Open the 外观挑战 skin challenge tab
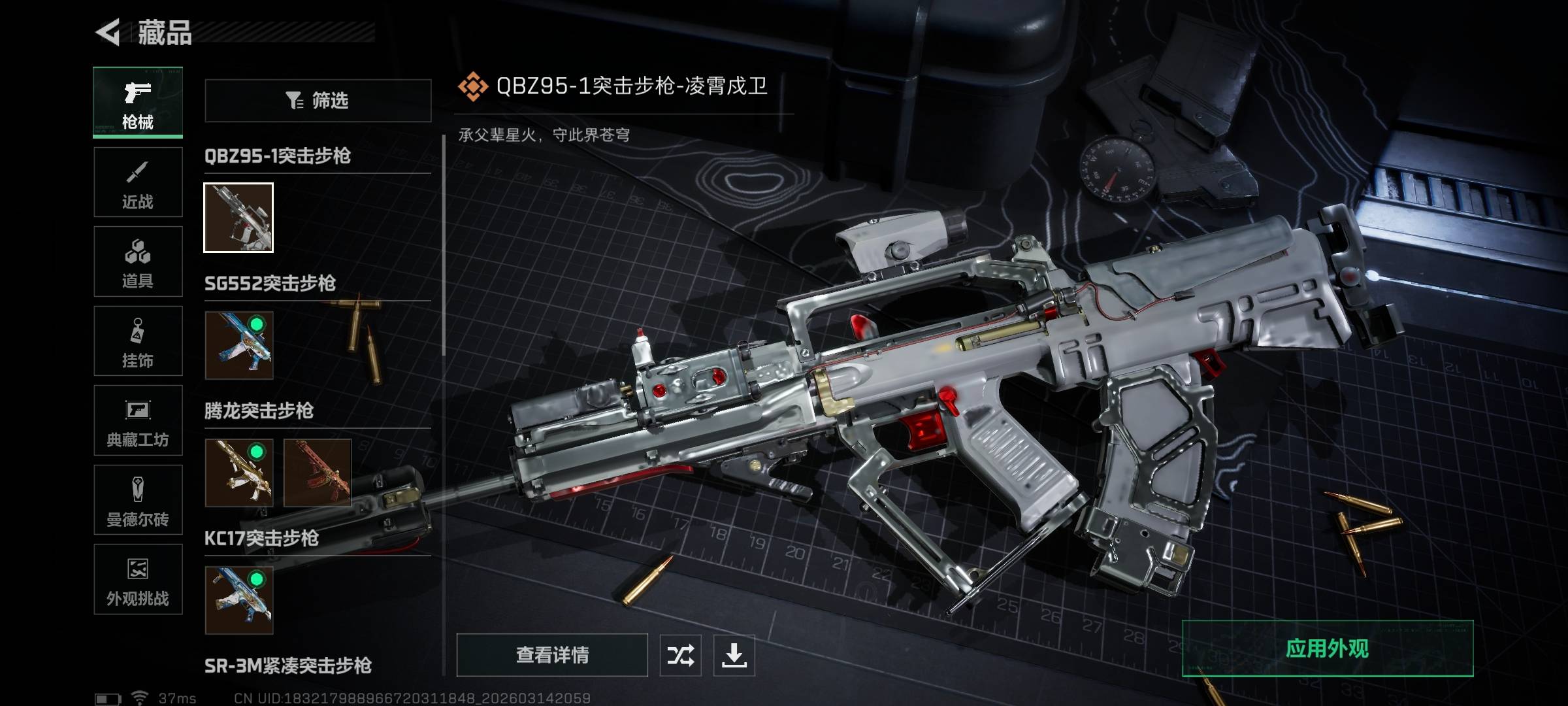Screen dimensions: 1568x706 click(138, 580)
